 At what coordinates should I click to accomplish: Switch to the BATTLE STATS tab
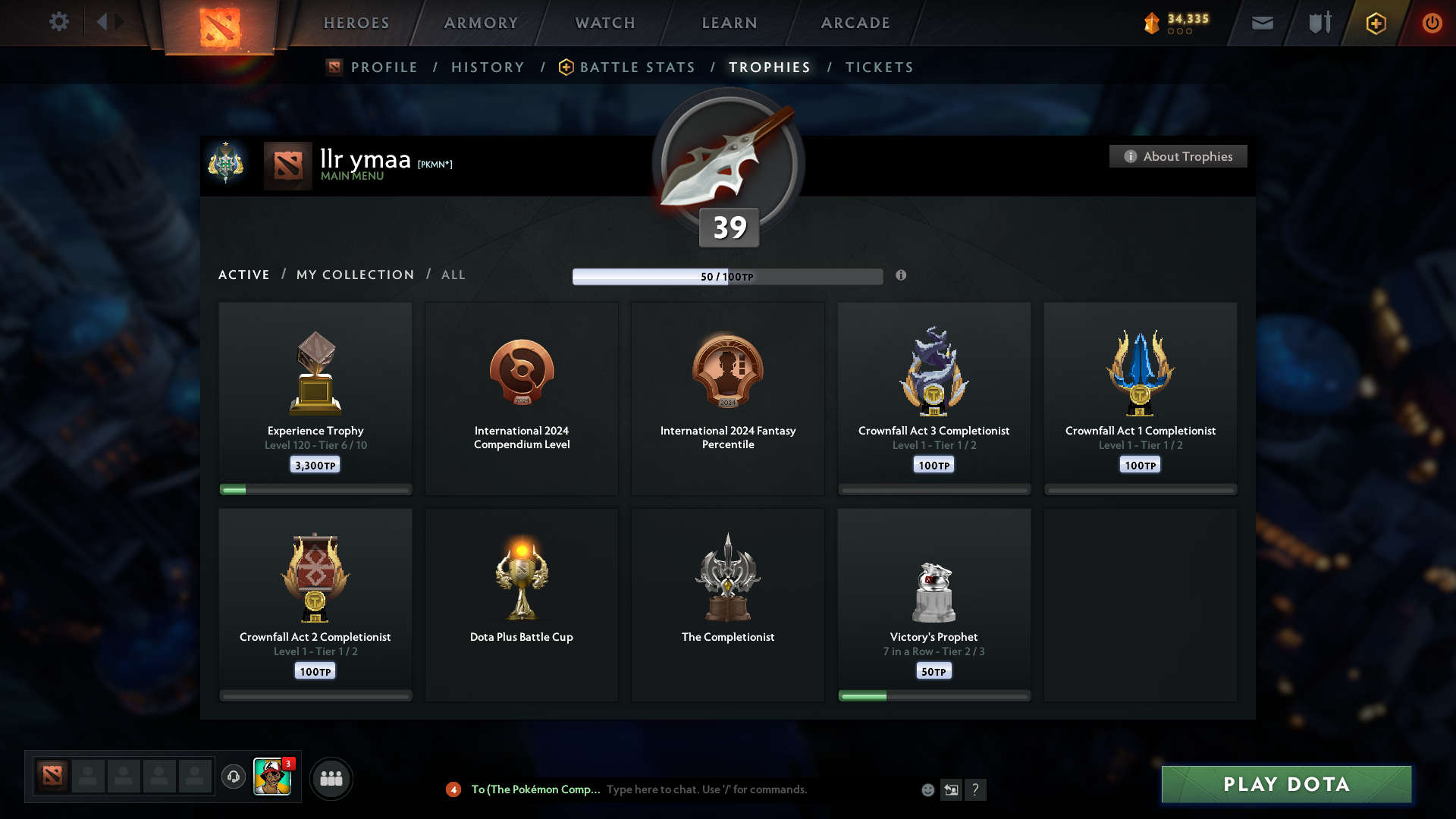[x=637, y=67]
